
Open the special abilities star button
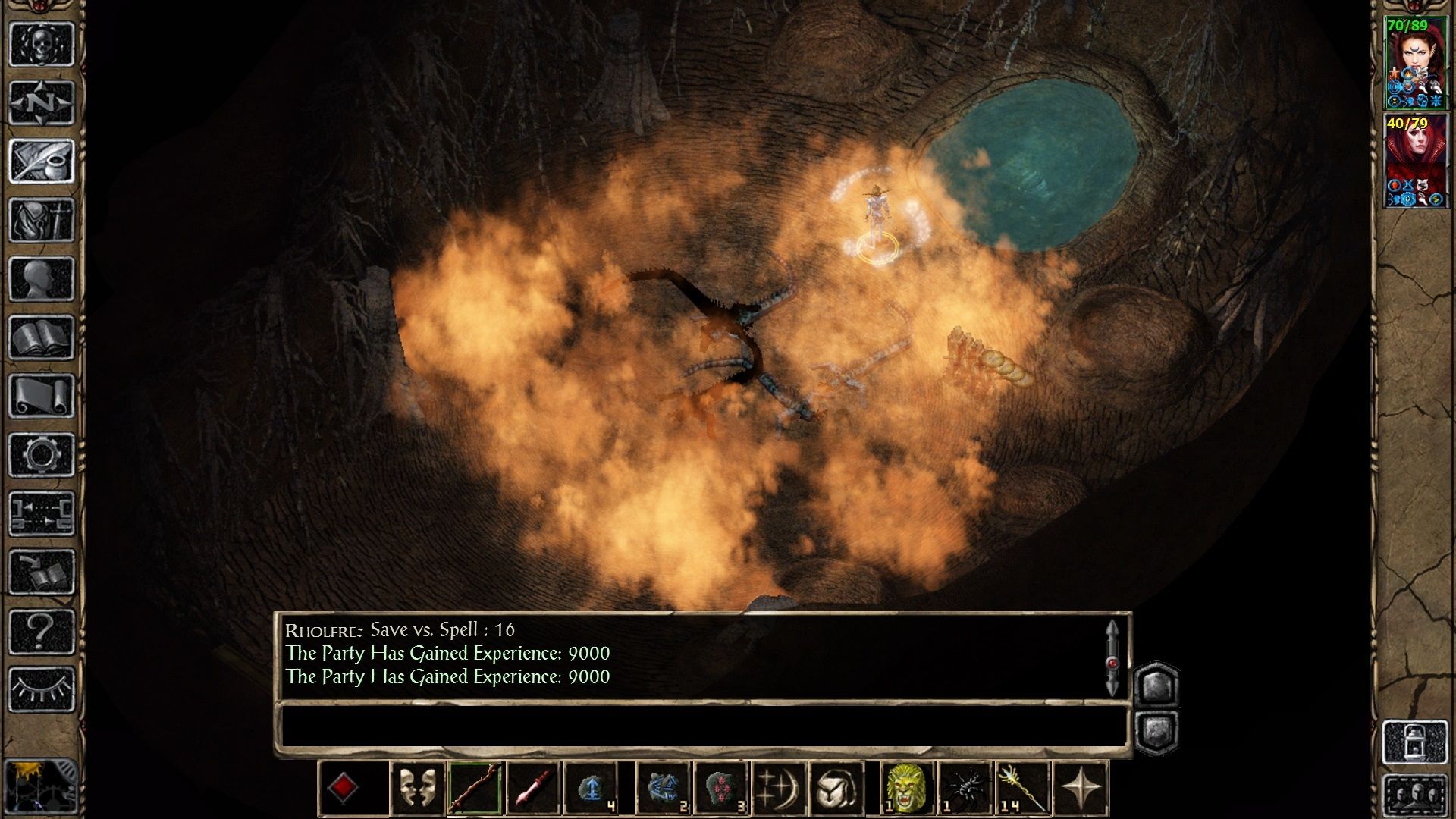(1081, 789)
